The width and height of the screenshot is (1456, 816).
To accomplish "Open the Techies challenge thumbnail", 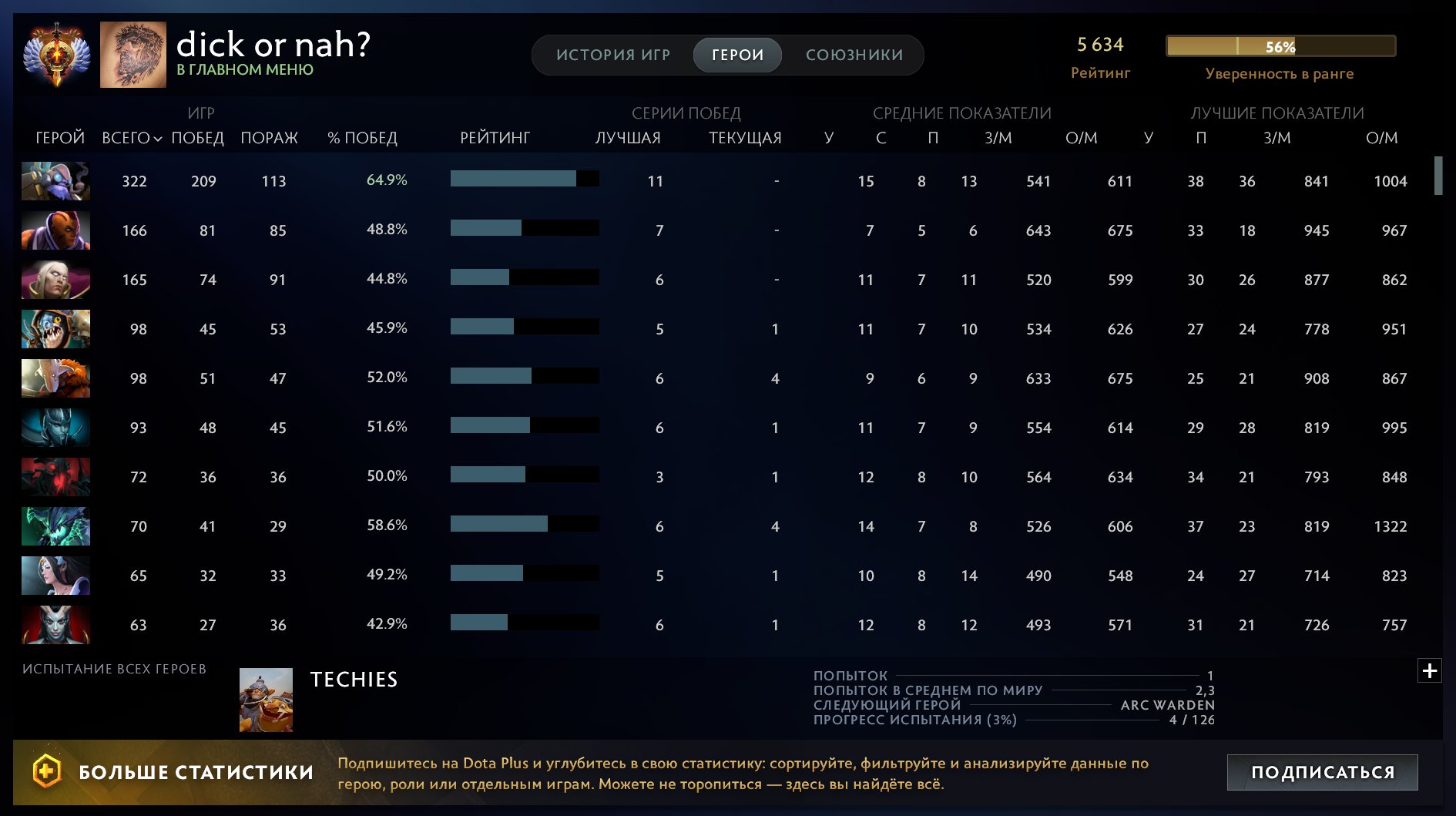I will [265, 700].
